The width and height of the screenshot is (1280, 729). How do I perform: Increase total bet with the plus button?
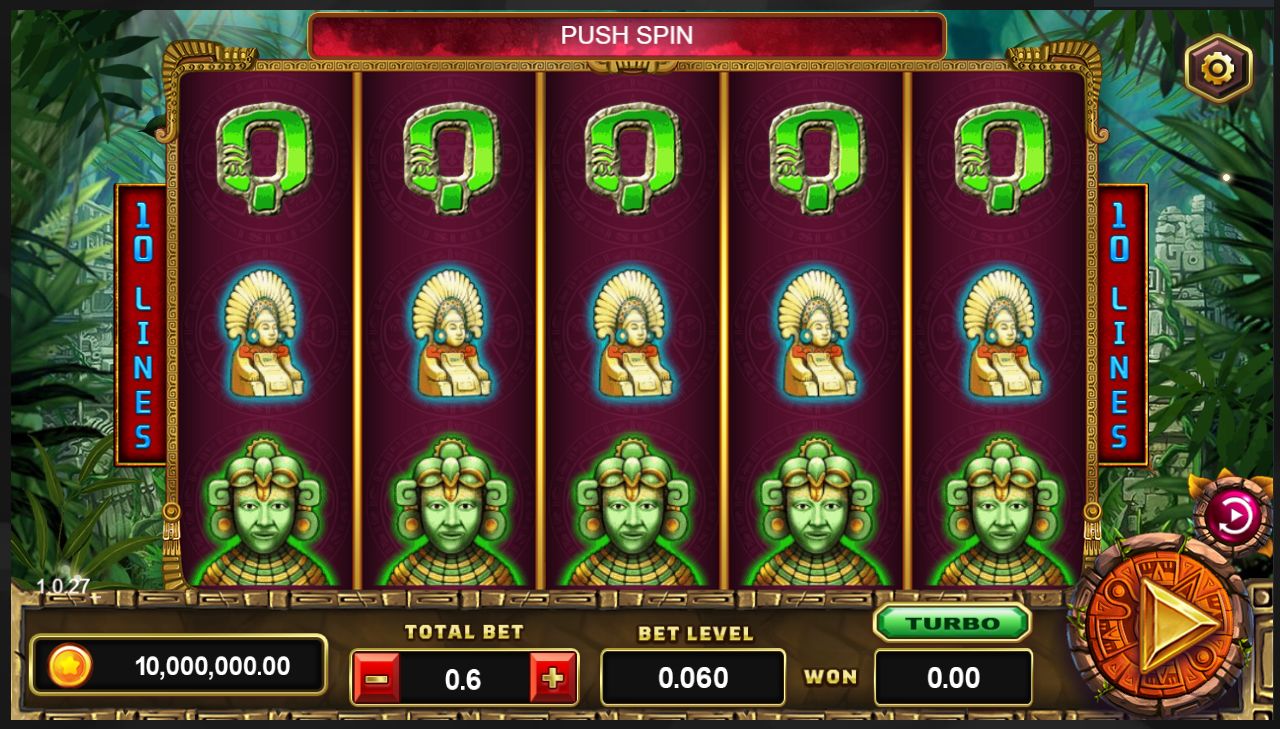pos(553,679)
